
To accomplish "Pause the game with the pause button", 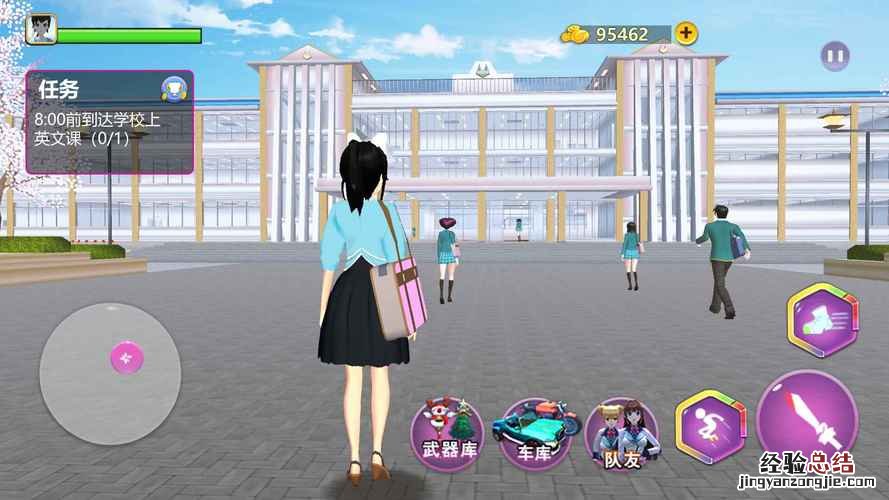I will (x=835, y=56).
